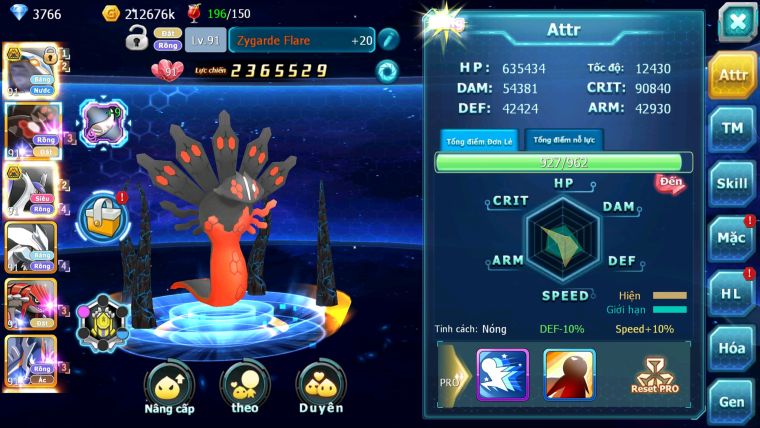760x428 pixels.
Task: Open the Skill tab
Action: (733, 182)
